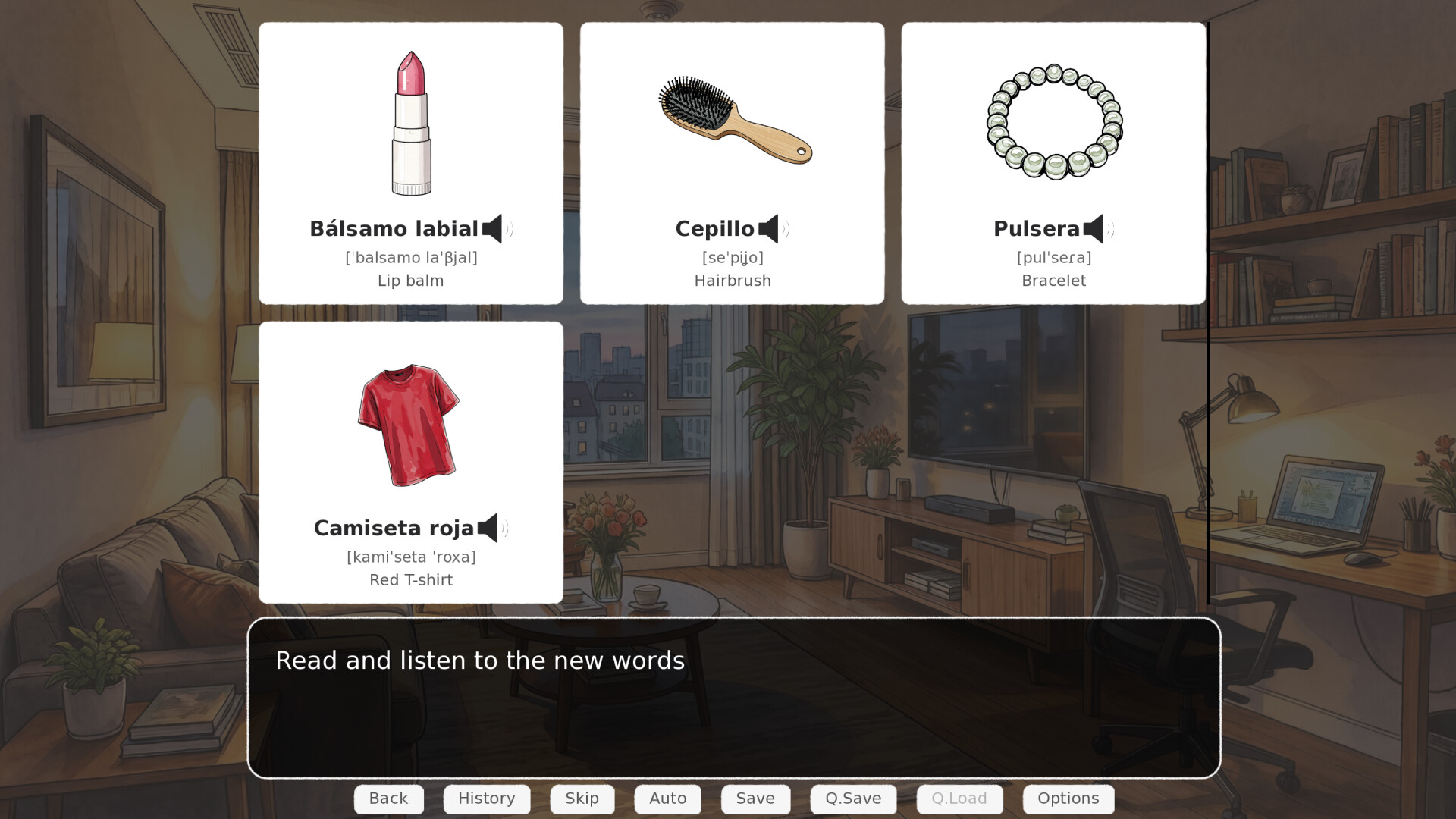Select the Cepillo card title
Screen dimensions: 1456x819
point(715,228)
